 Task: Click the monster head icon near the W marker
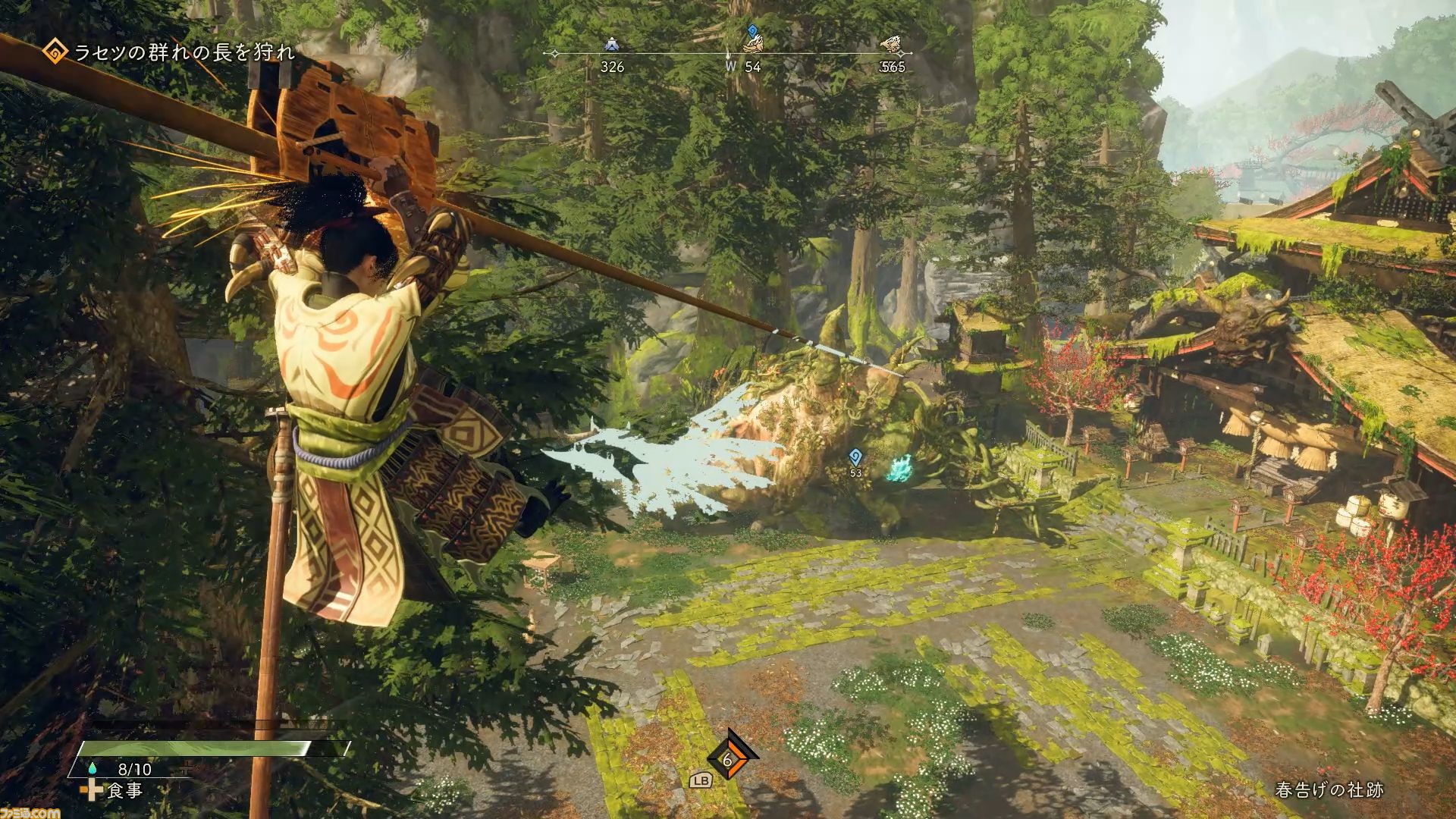coord(752,45)
